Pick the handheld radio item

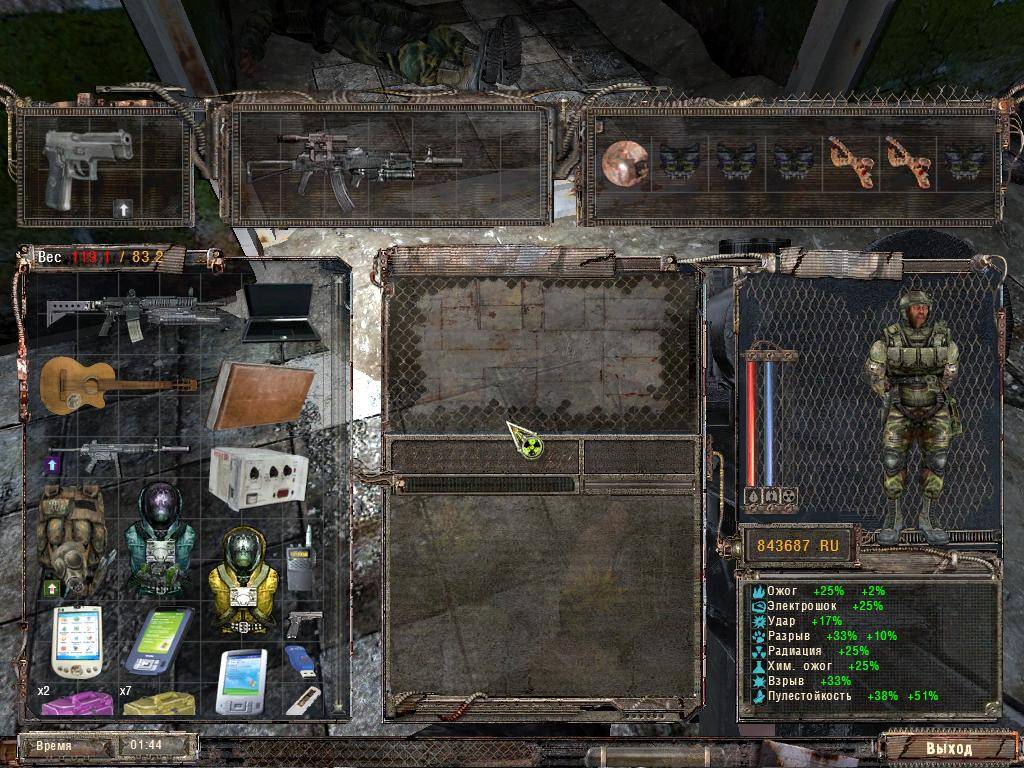[299, 567]
